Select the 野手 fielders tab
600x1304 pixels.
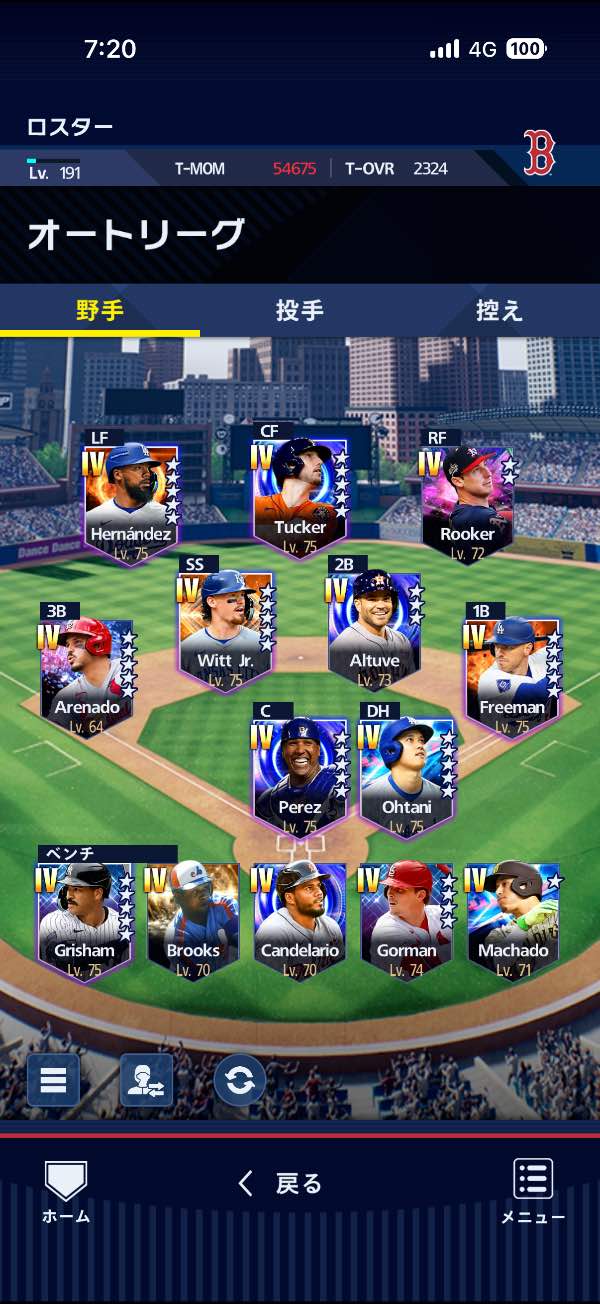[100, 311]
